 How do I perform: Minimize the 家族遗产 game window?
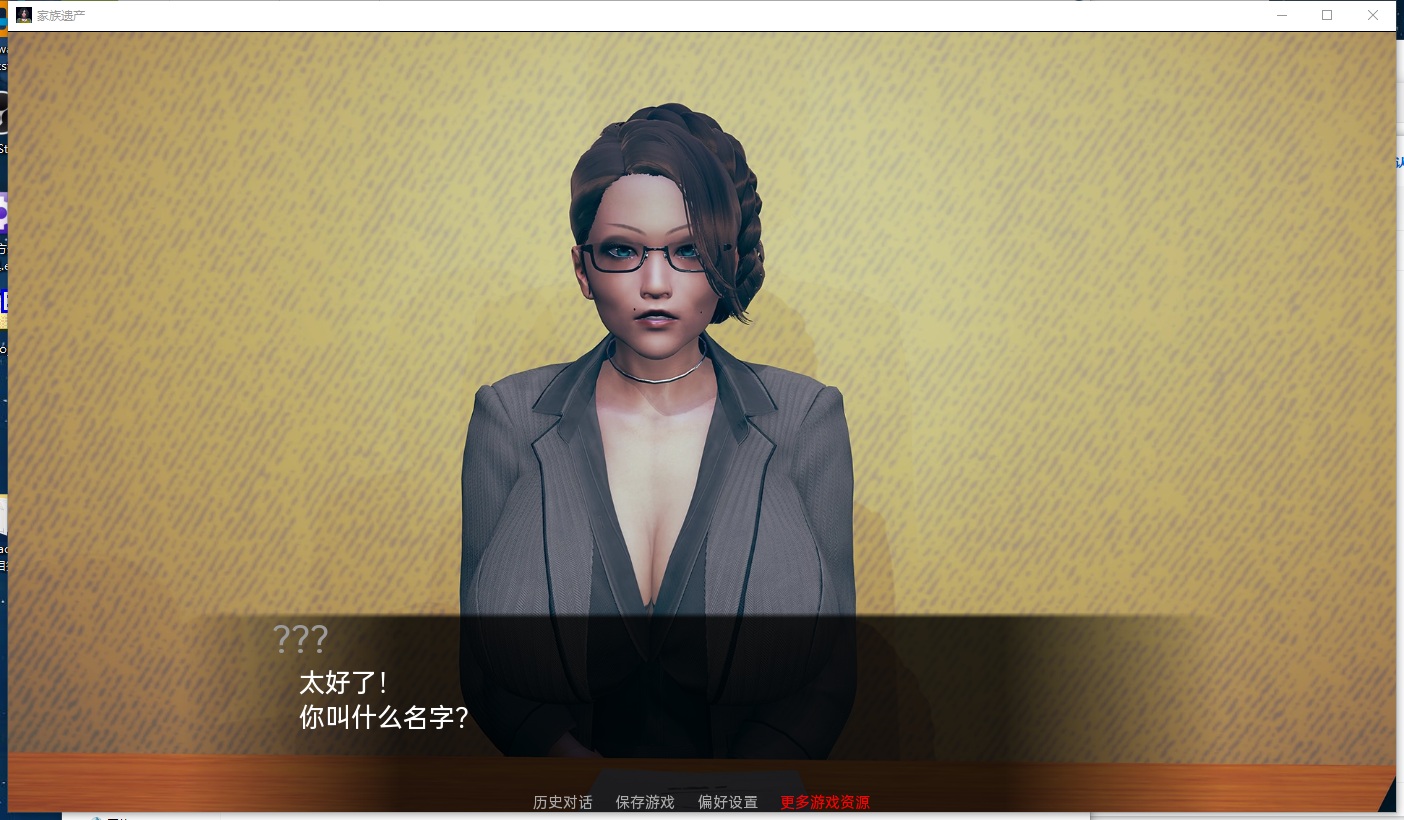pyautogui.click(x=1281, y=15)
